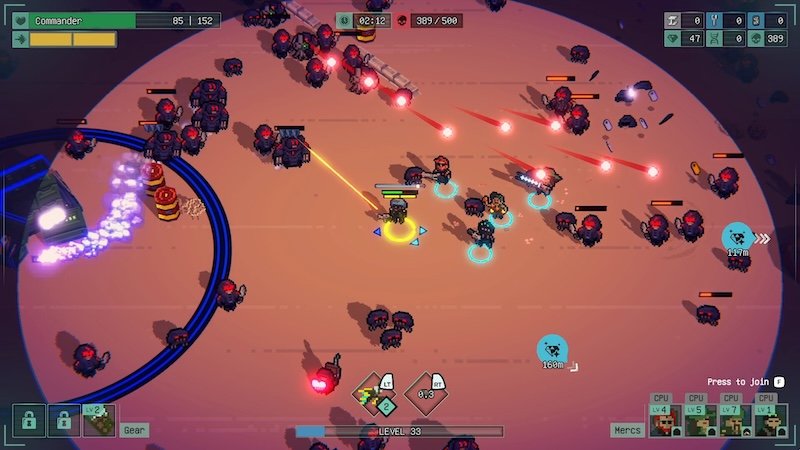Select the level 1 merc portrait
800x450 pixels.
point(768,420)
